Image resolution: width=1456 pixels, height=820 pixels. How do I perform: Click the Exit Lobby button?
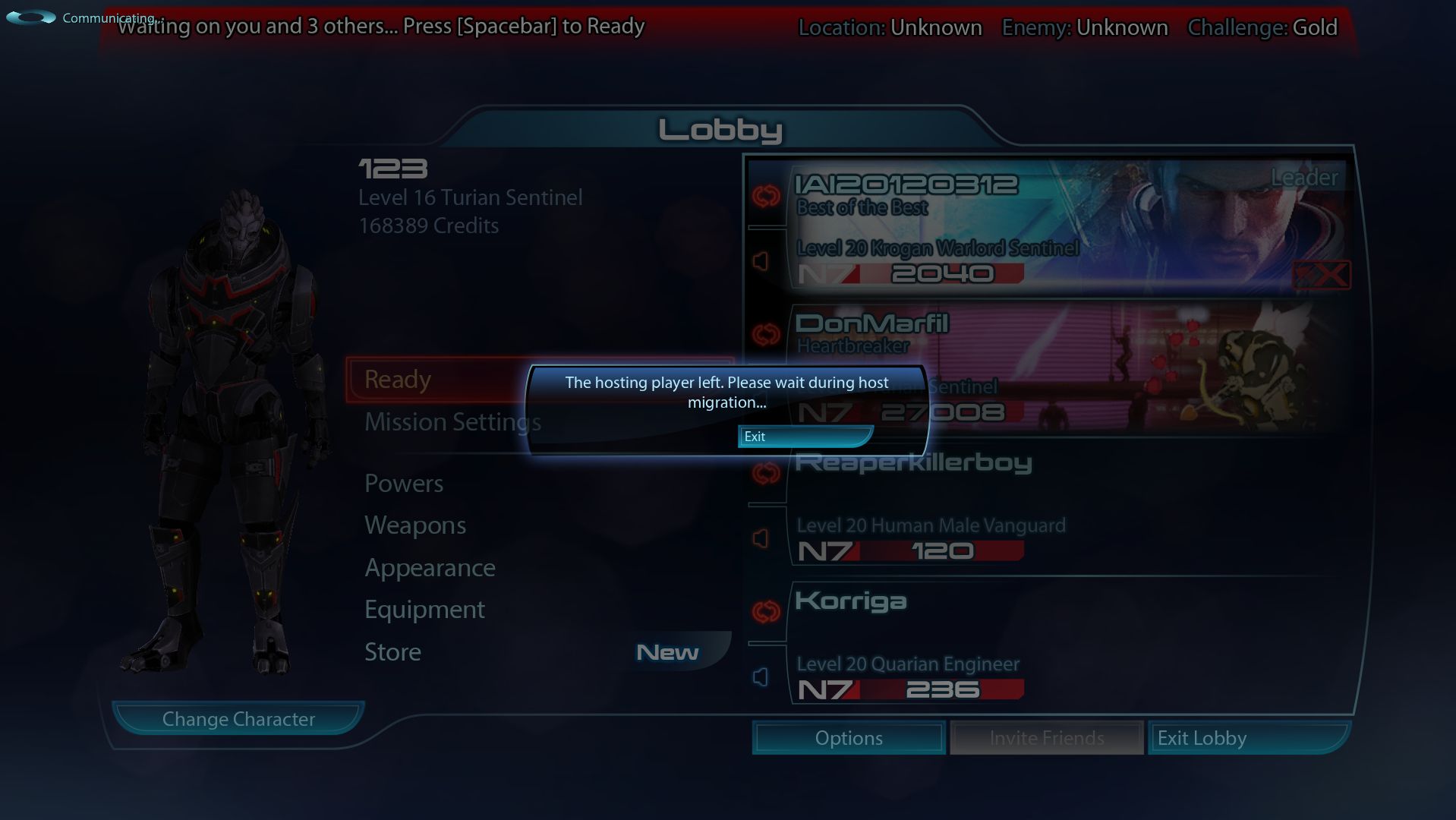[x=1248, y=737]
